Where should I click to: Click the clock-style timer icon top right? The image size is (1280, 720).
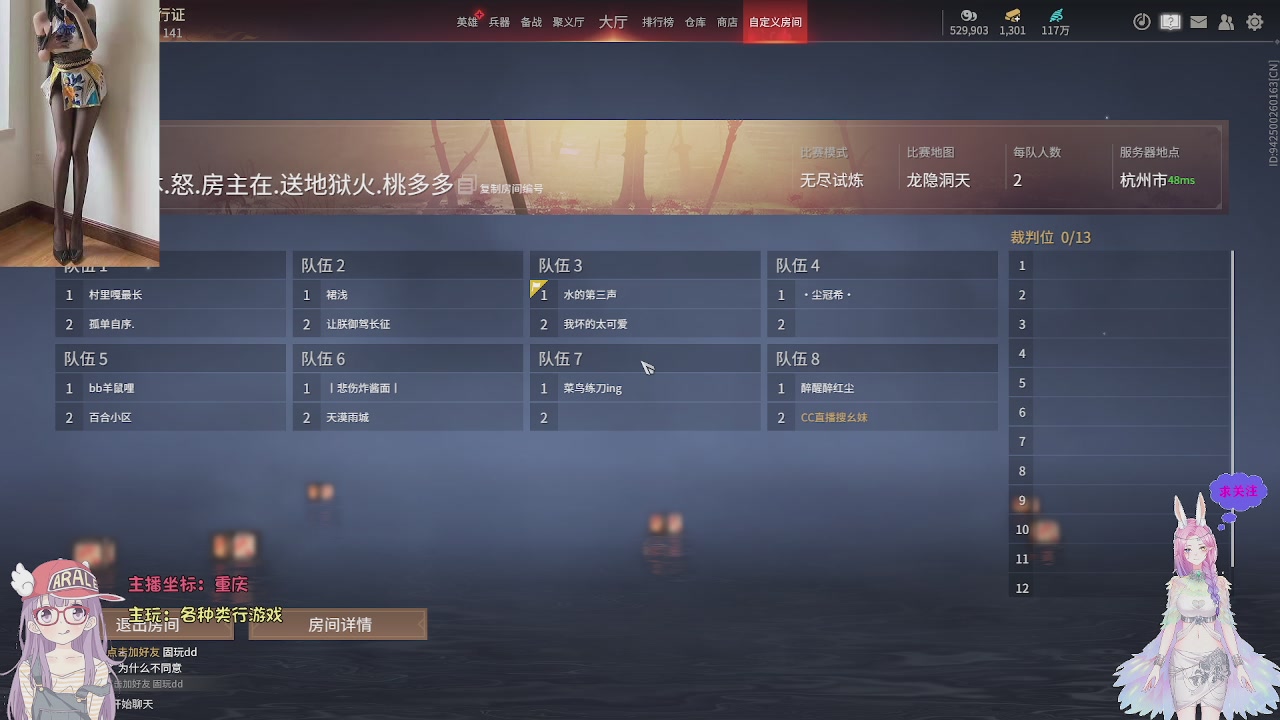(x=1142, y=21)
